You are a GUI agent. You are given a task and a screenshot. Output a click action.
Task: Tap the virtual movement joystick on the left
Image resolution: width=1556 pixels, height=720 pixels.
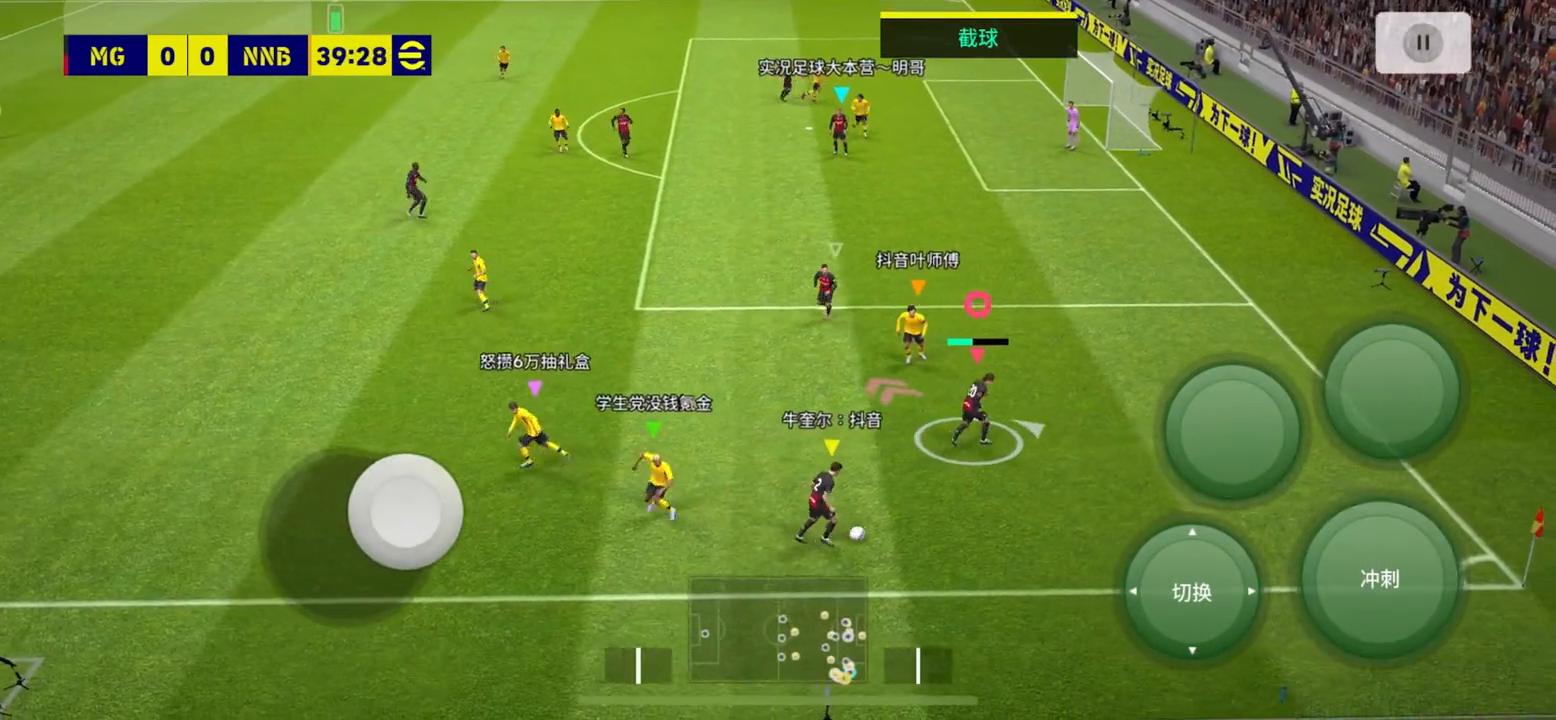405,512
